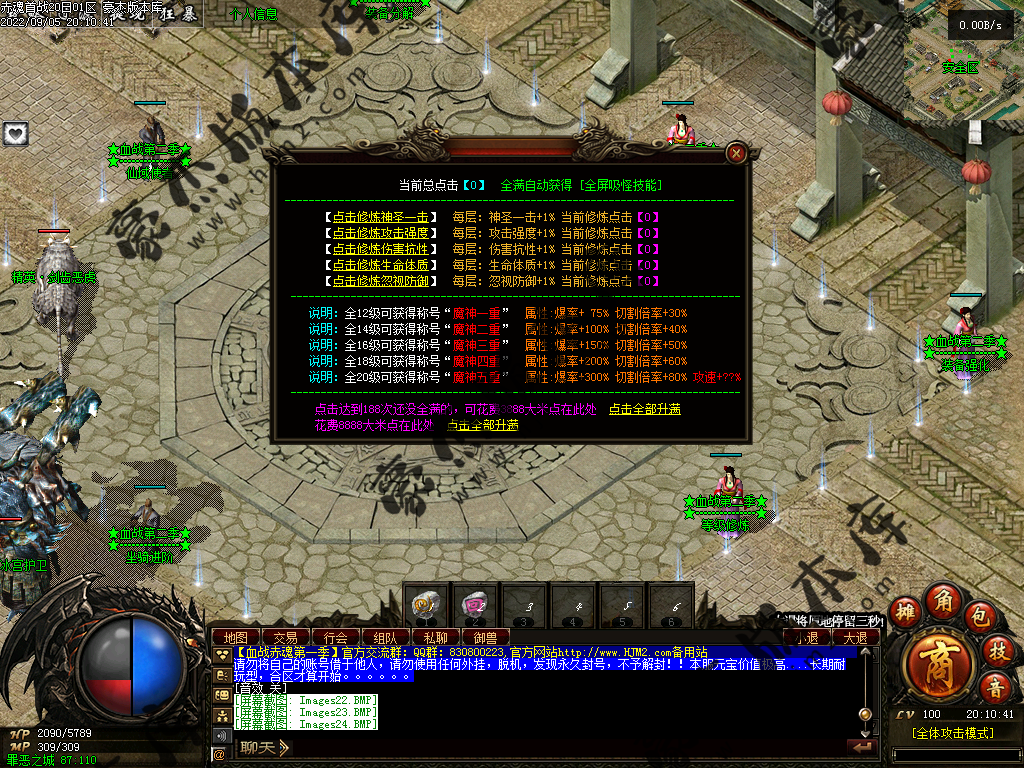1024x768 pixels.
Task: Open the 御兽 beast tab
Action: pos(485,637)
